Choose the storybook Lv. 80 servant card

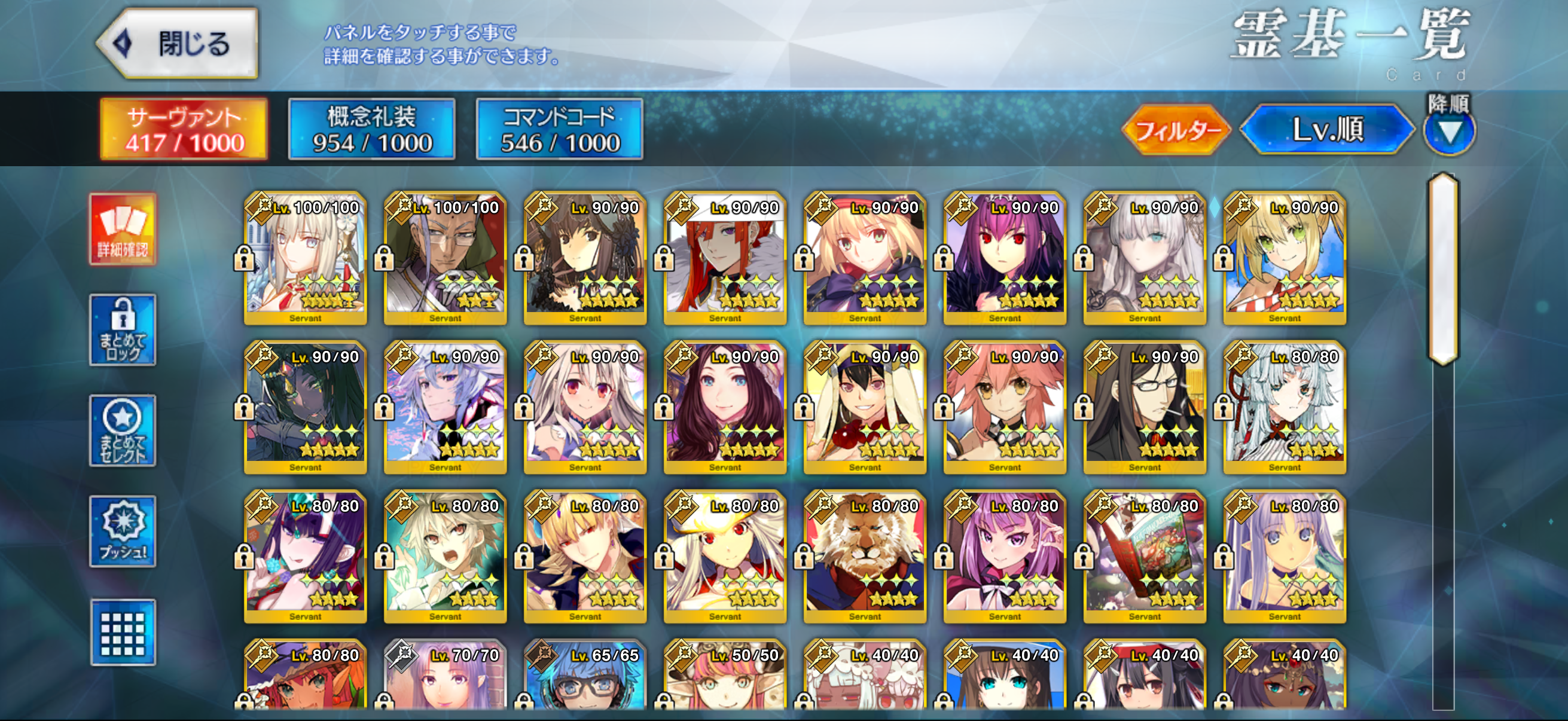(1145, 557)
